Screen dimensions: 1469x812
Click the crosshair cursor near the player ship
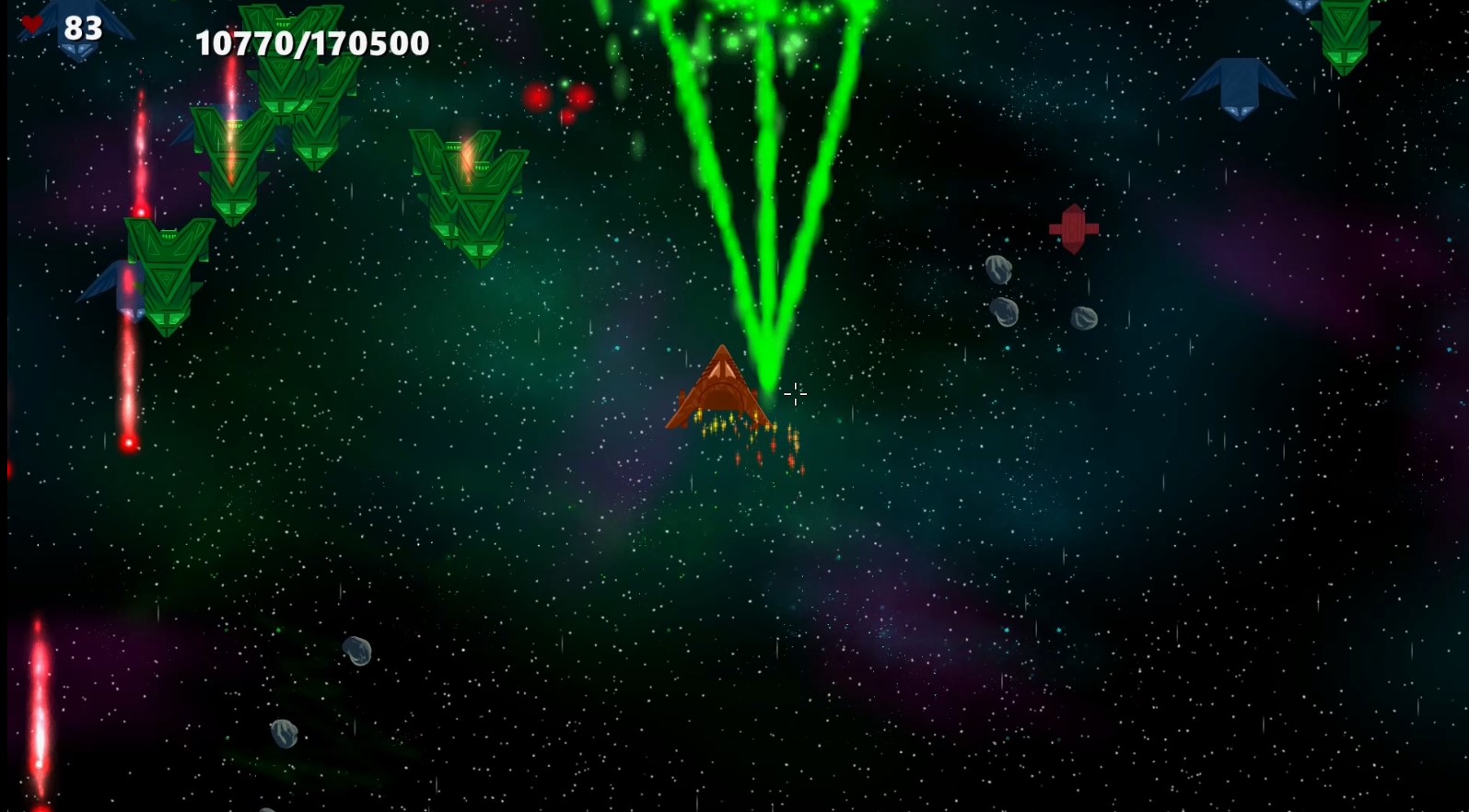point(796,394)
